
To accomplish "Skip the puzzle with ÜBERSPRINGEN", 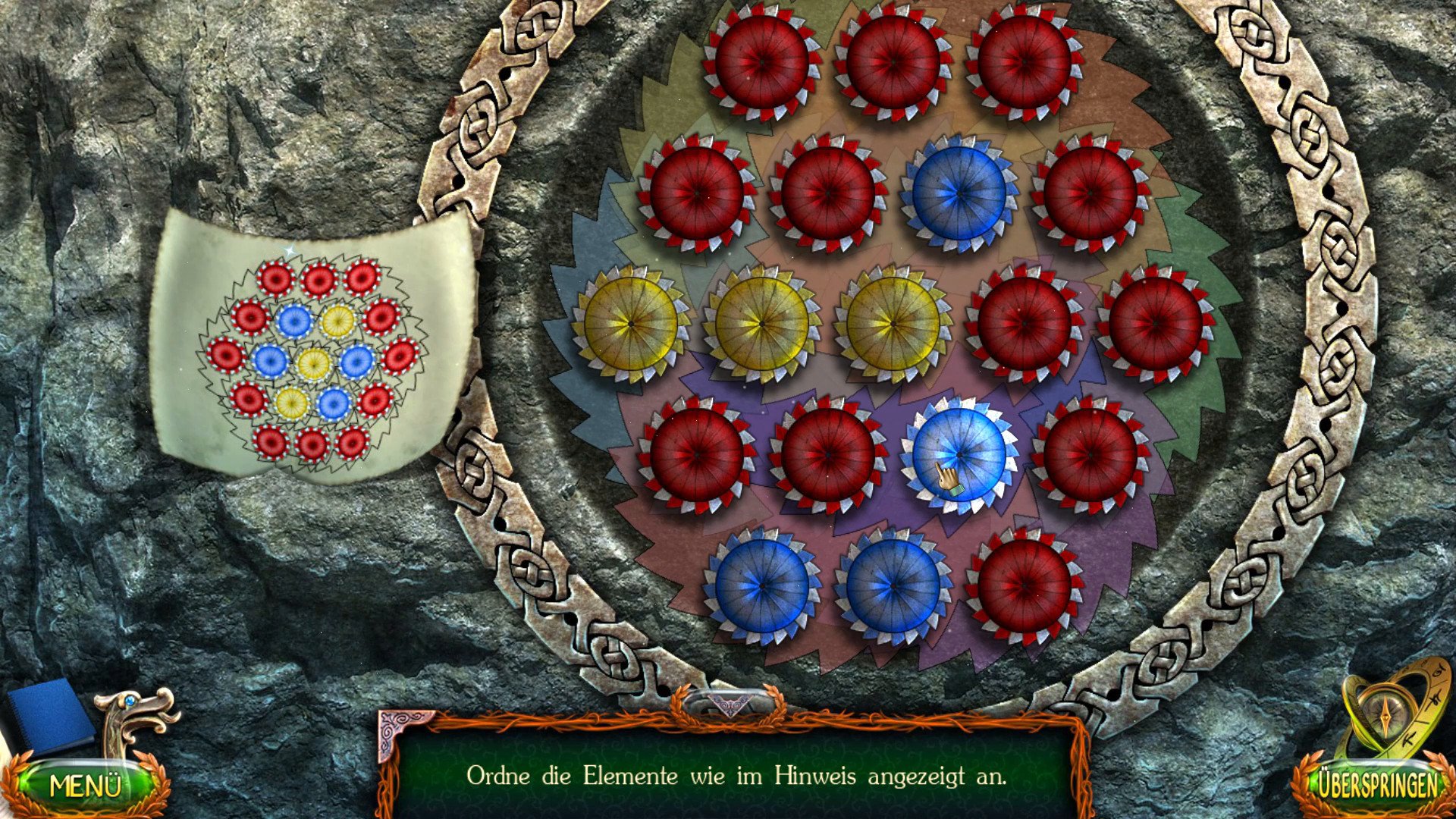I will [1377, 783].
